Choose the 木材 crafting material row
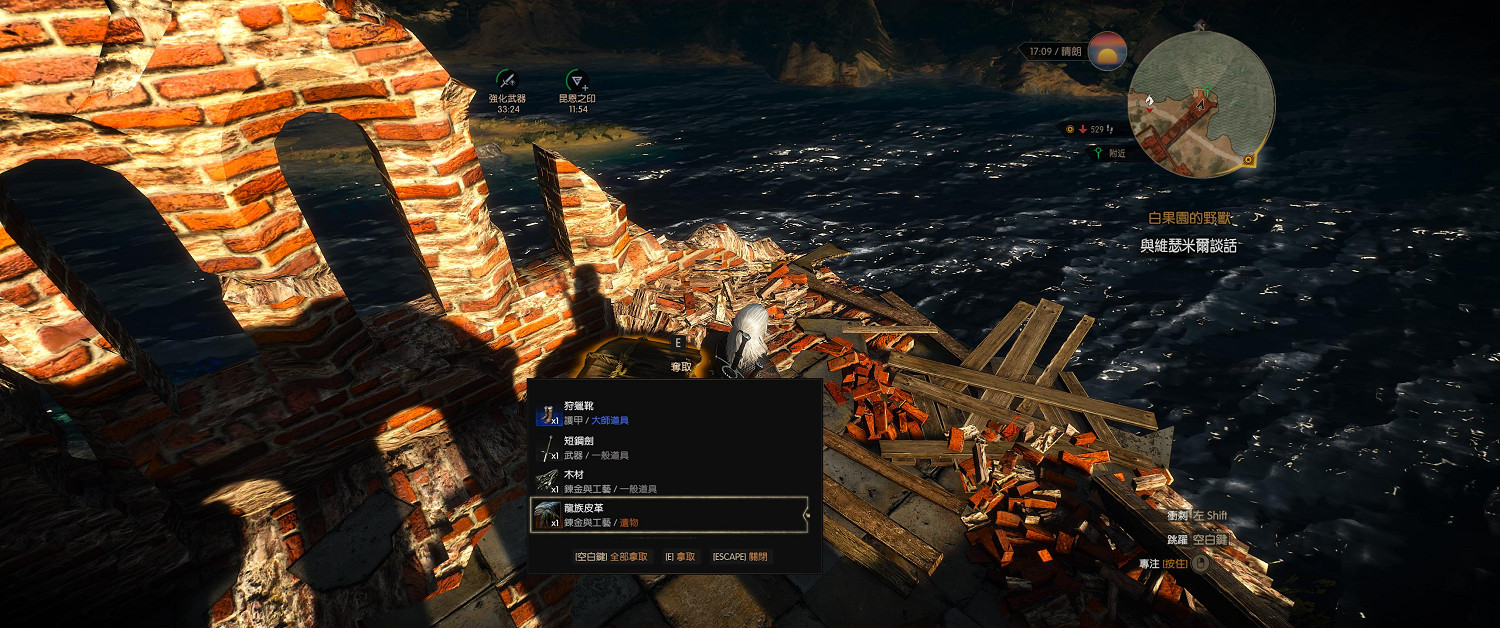 [668, 481]
